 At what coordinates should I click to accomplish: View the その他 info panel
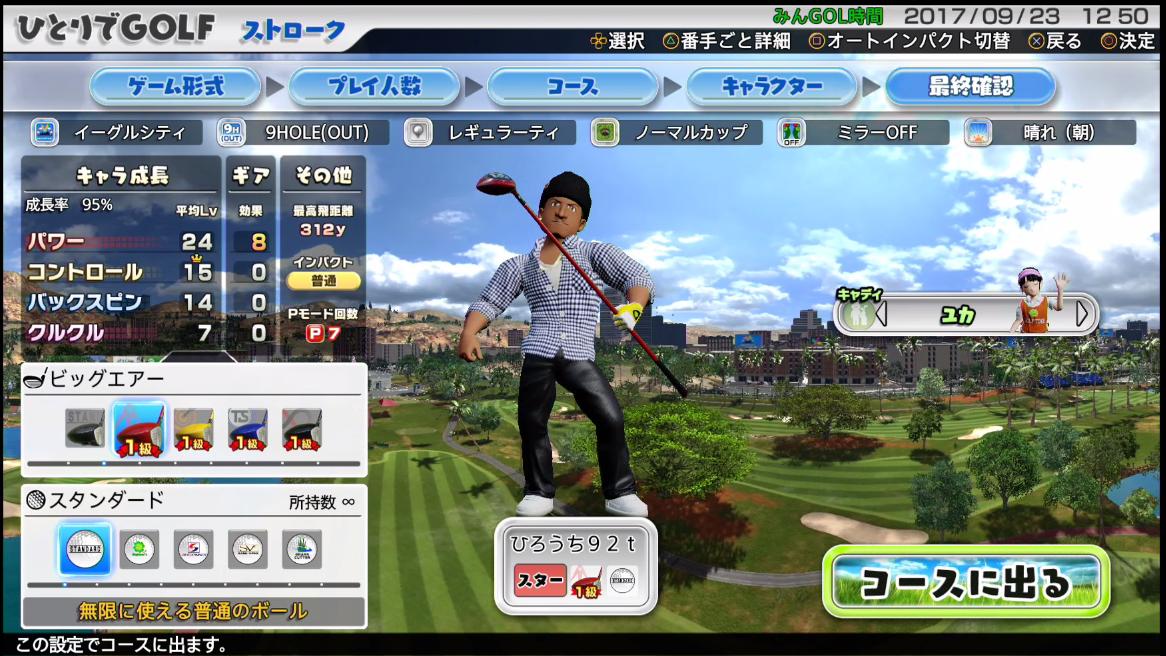tap(322, 176)
